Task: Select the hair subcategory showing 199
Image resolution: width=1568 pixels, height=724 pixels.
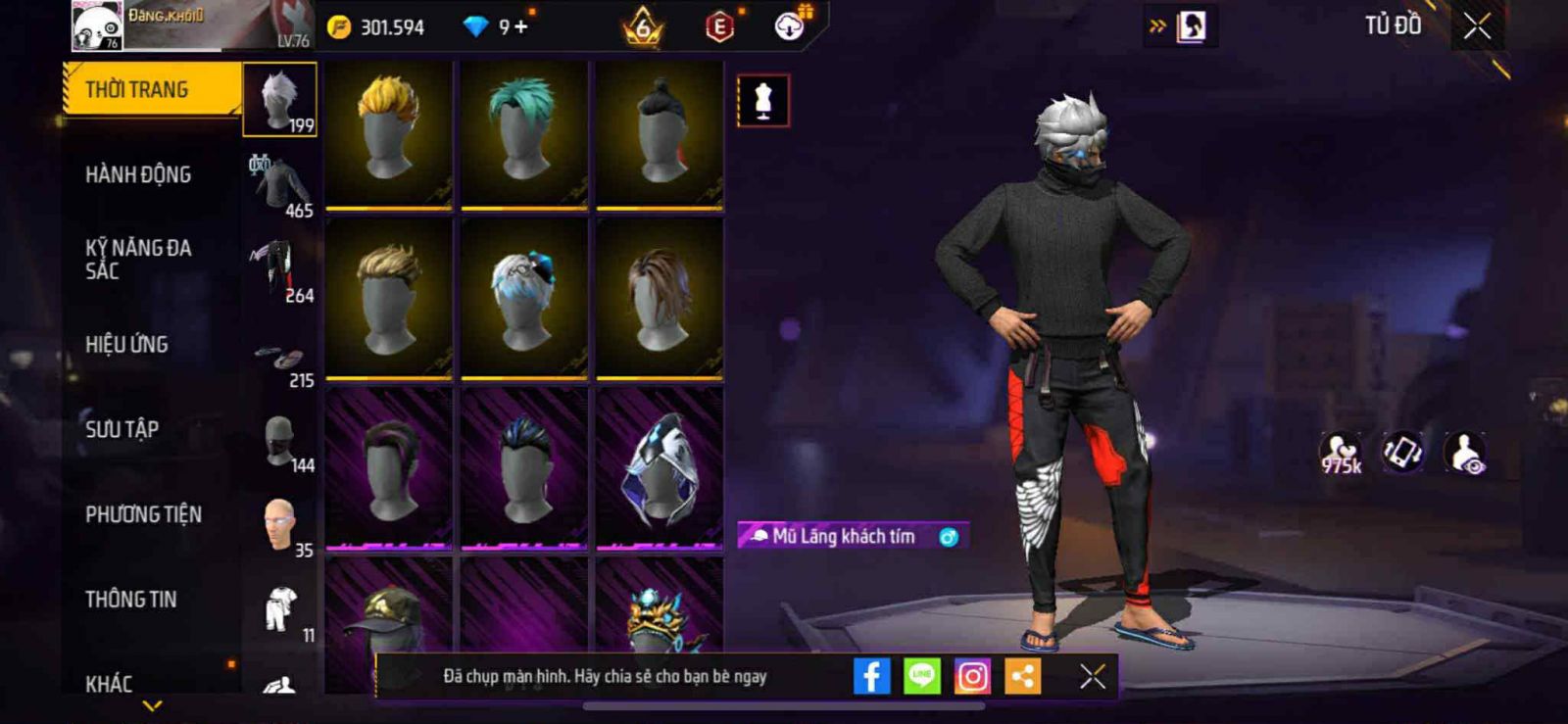Action: pos(280,100)
